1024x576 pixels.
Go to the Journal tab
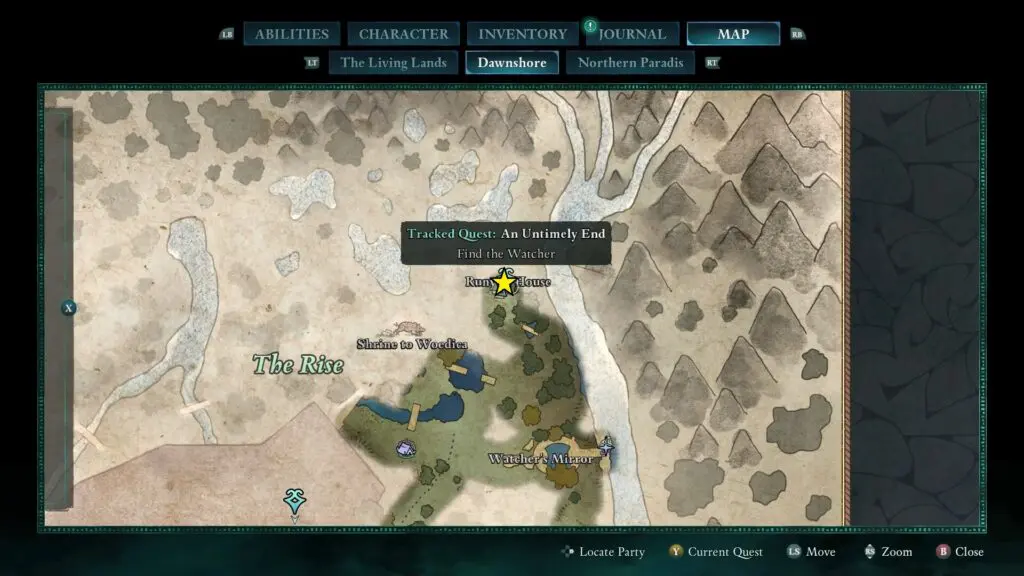(632, 34)
